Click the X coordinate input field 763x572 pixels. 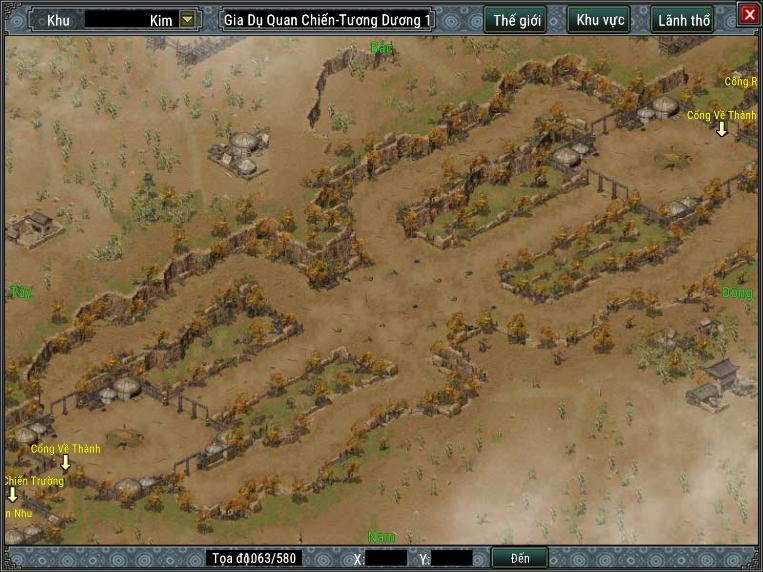pyautogui.click(x=387, y=558)
